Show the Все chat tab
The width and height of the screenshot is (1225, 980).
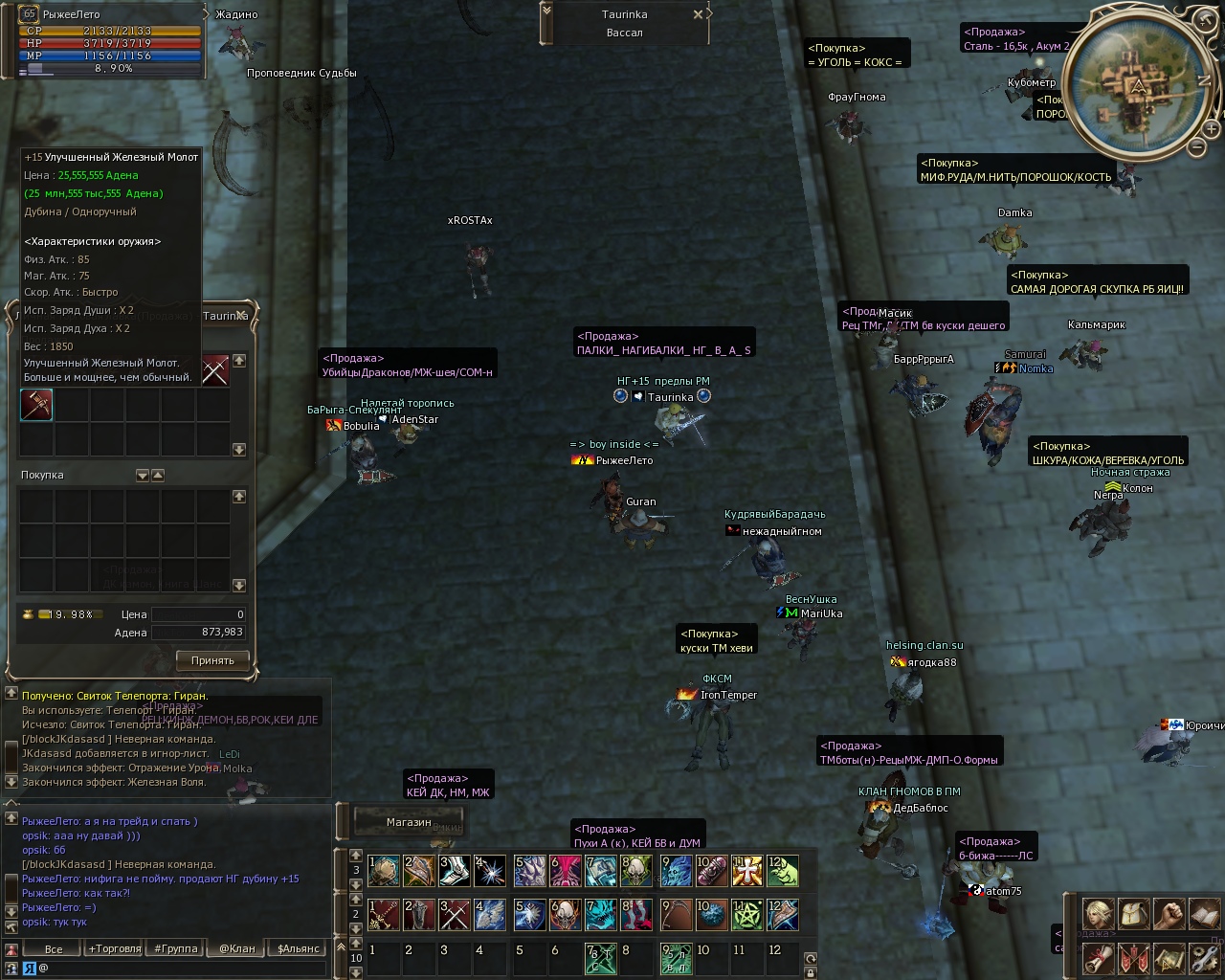point(54,948)
